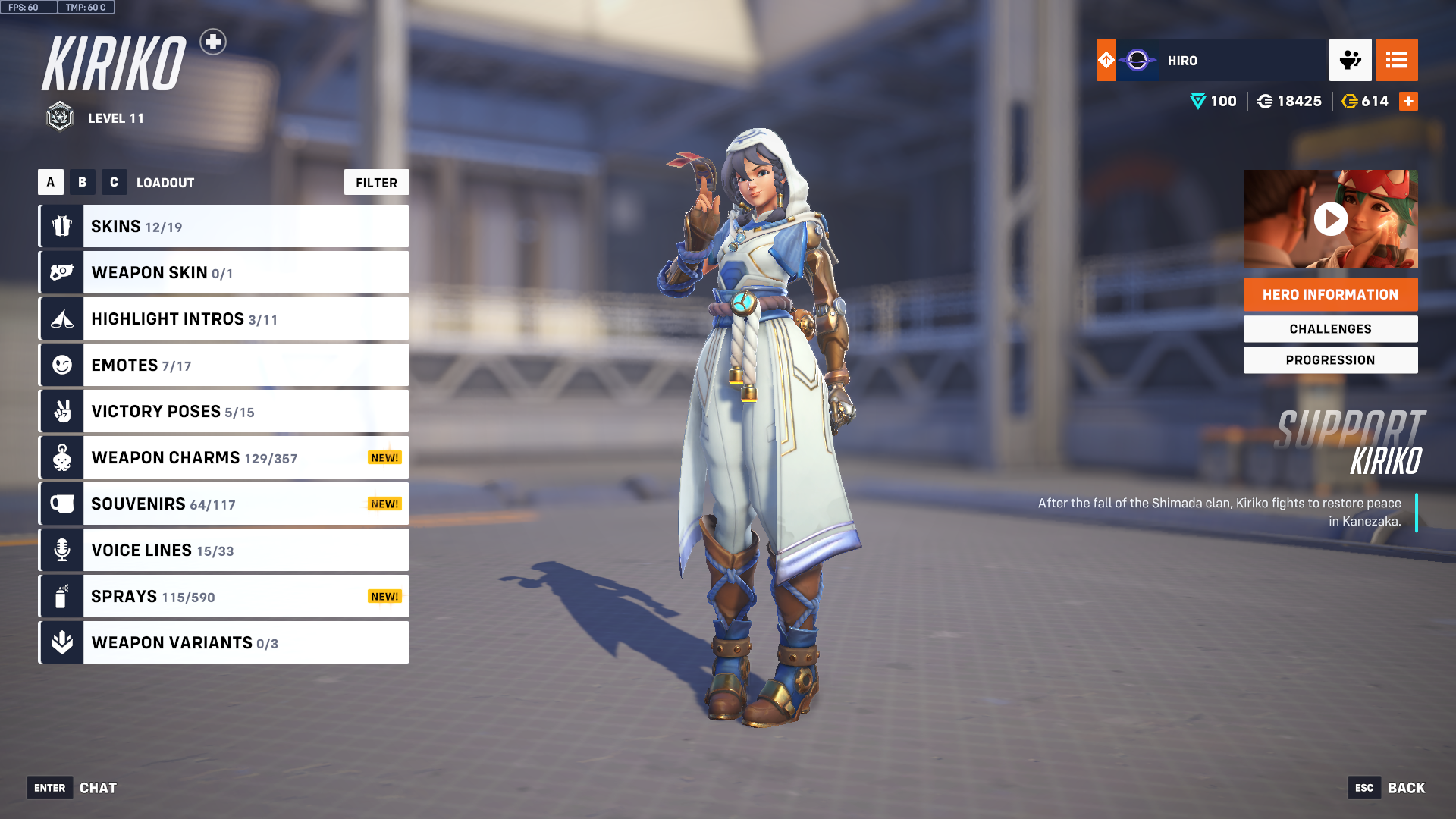Image resolution: width=1456 pixels, height=819 pixels.
Task: Choose the Voice Lines category
Action: [224, 550]
